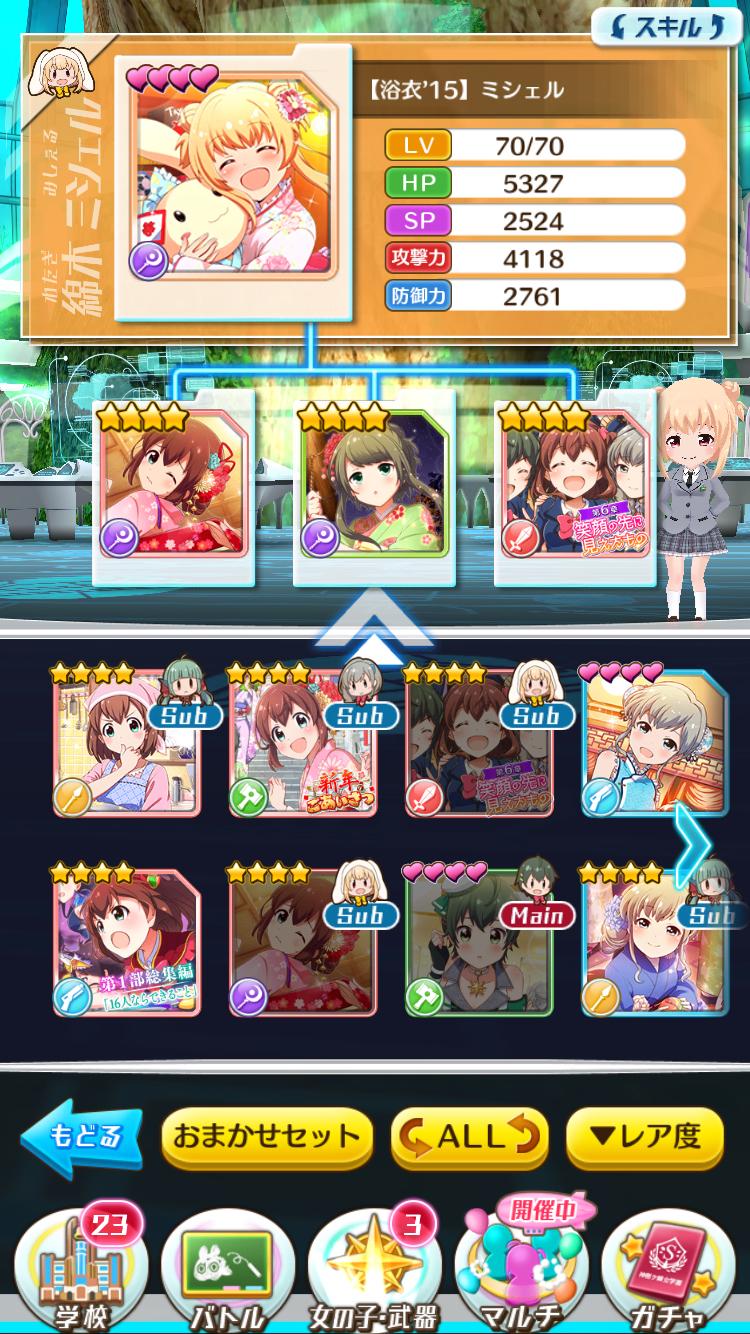Go back with the もどる button
Viewport: 750px width, 1334px height.
click(84, 1137)
